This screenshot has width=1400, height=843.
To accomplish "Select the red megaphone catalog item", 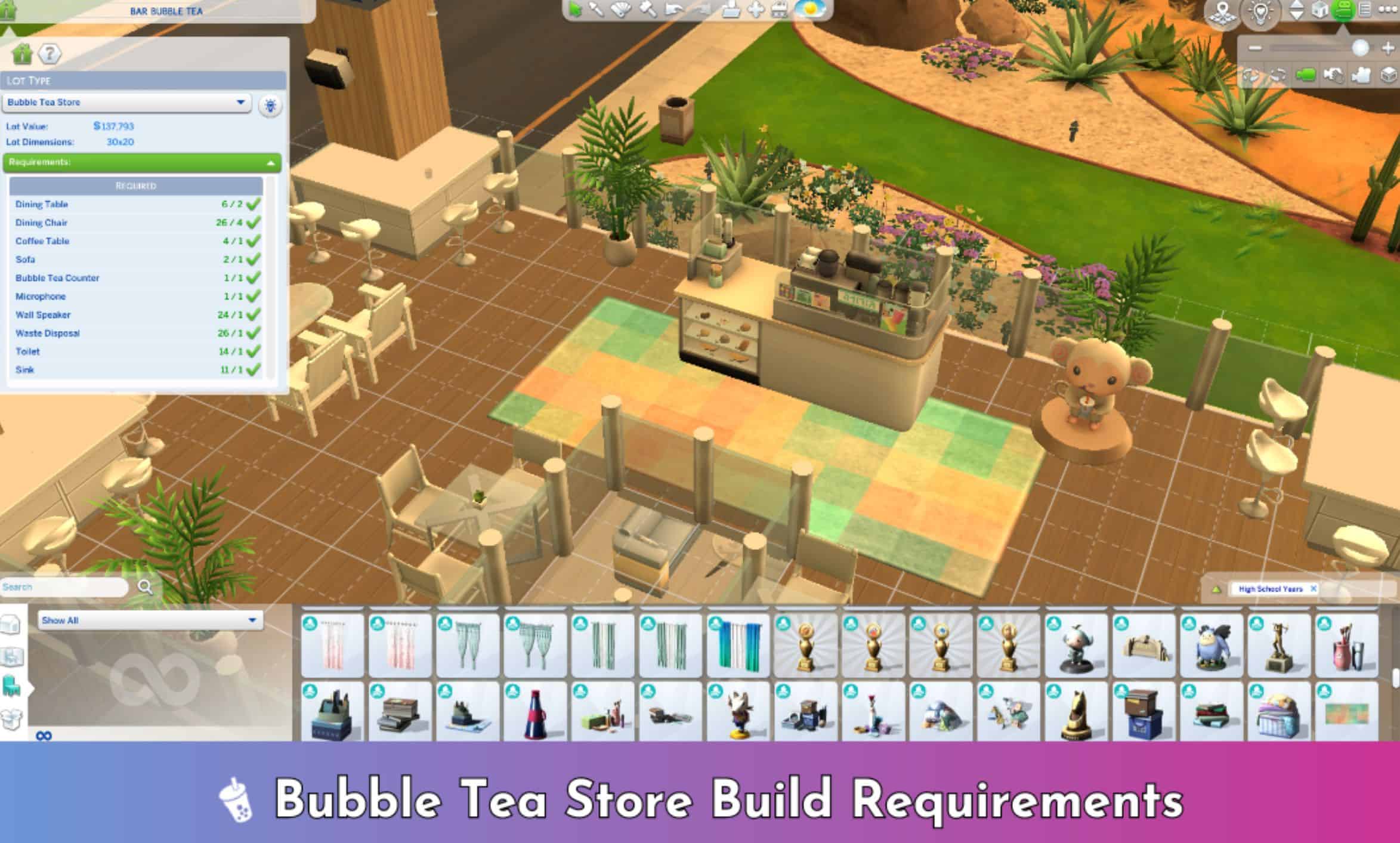I will click(535, 714).
